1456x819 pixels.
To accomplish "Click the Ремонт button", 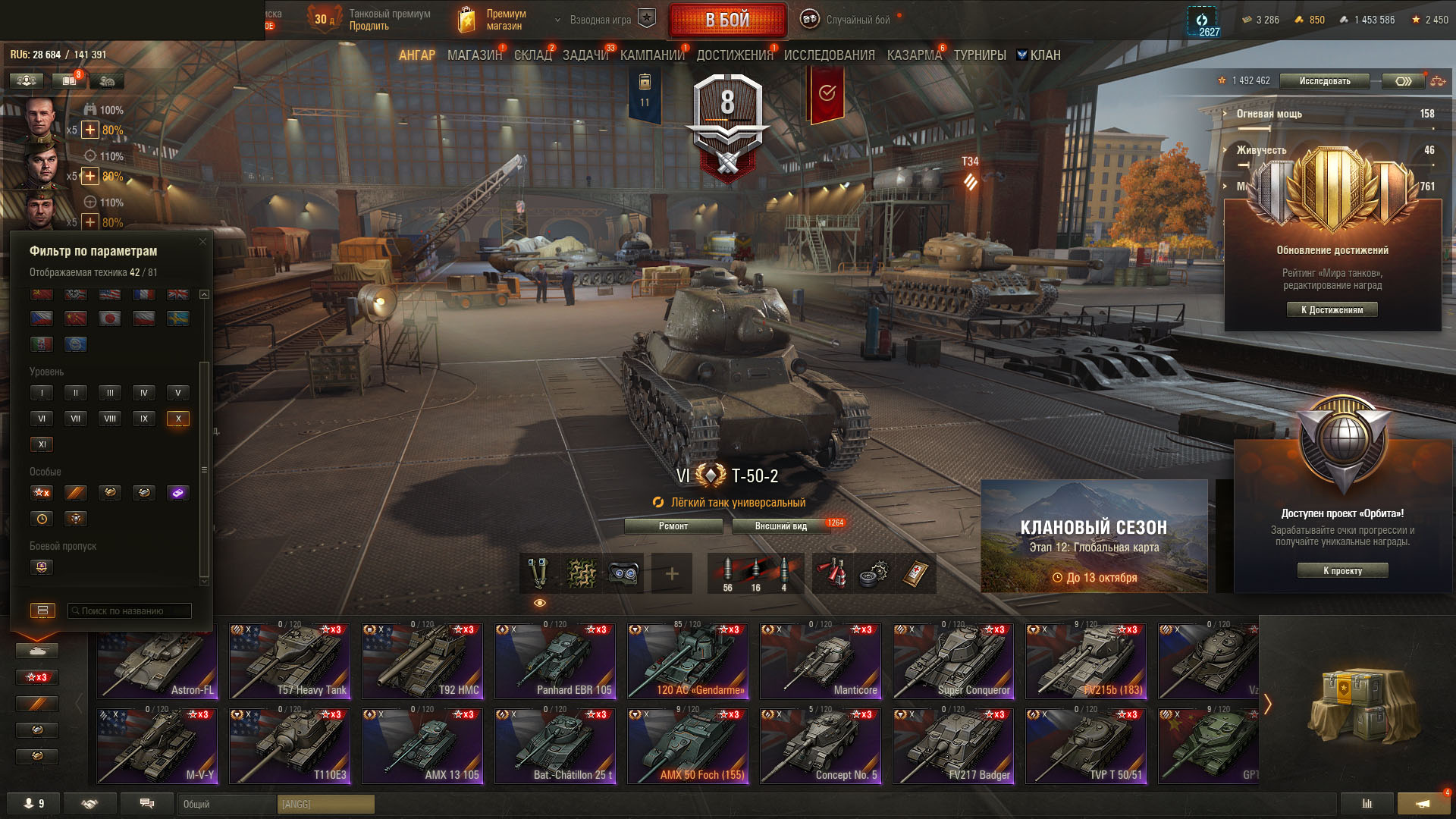I will pyautogui.click(x=673, y=526).
